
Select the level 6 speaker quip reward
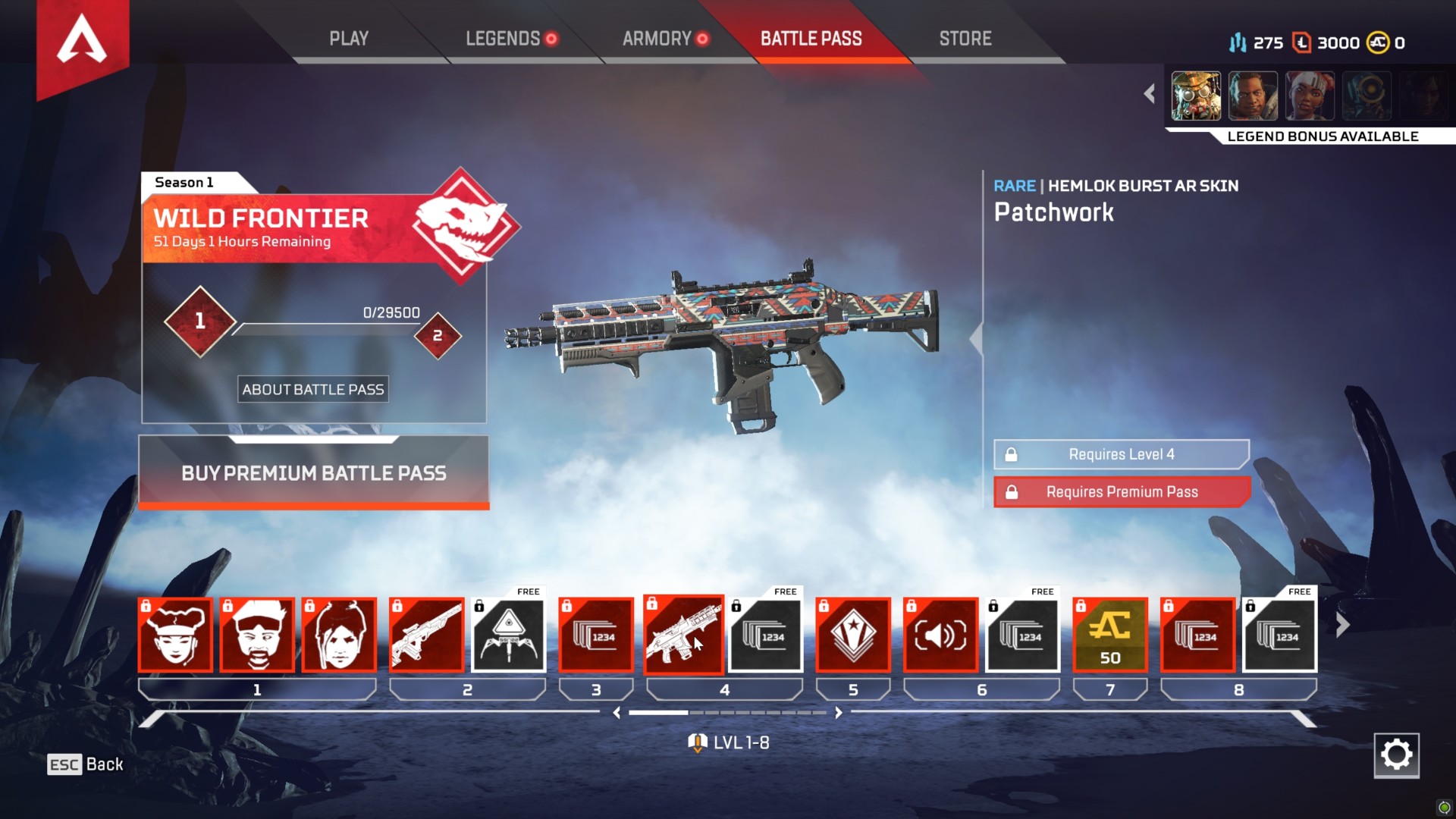click(940, 635)
